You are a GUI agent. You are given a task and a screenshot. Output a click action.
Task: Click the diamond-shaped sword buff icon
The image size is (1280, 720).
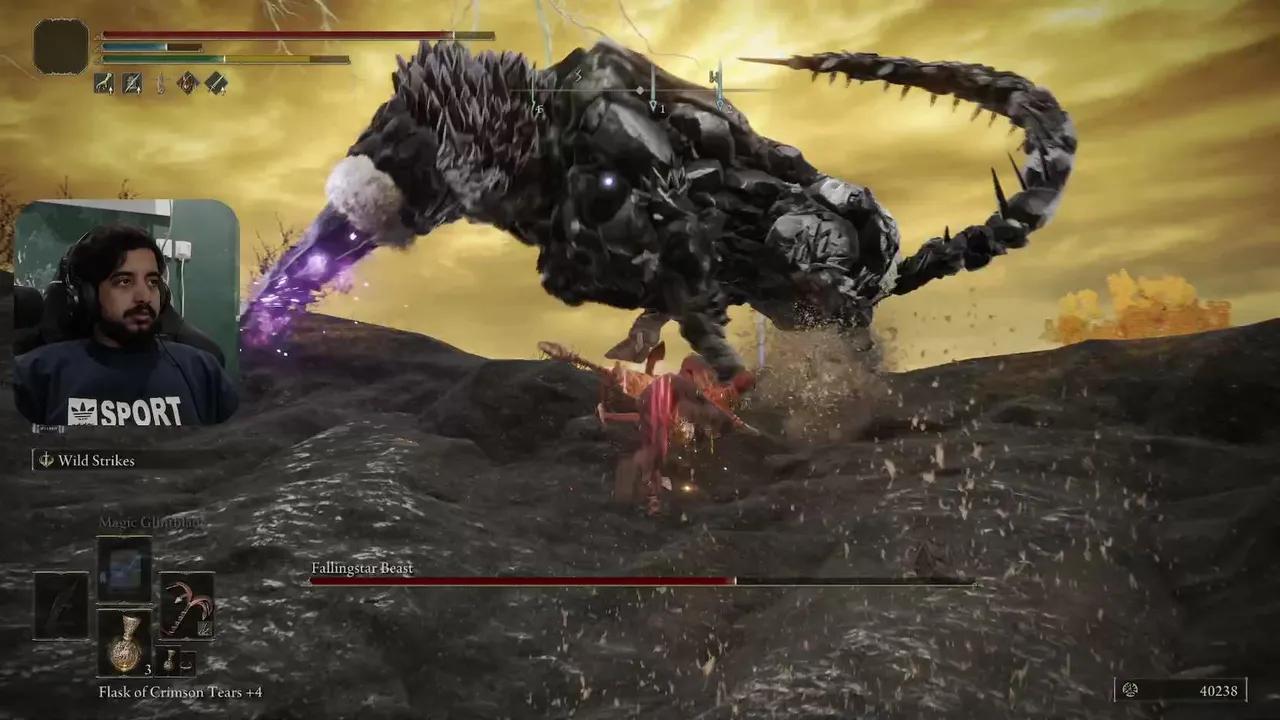pos(216,83)
